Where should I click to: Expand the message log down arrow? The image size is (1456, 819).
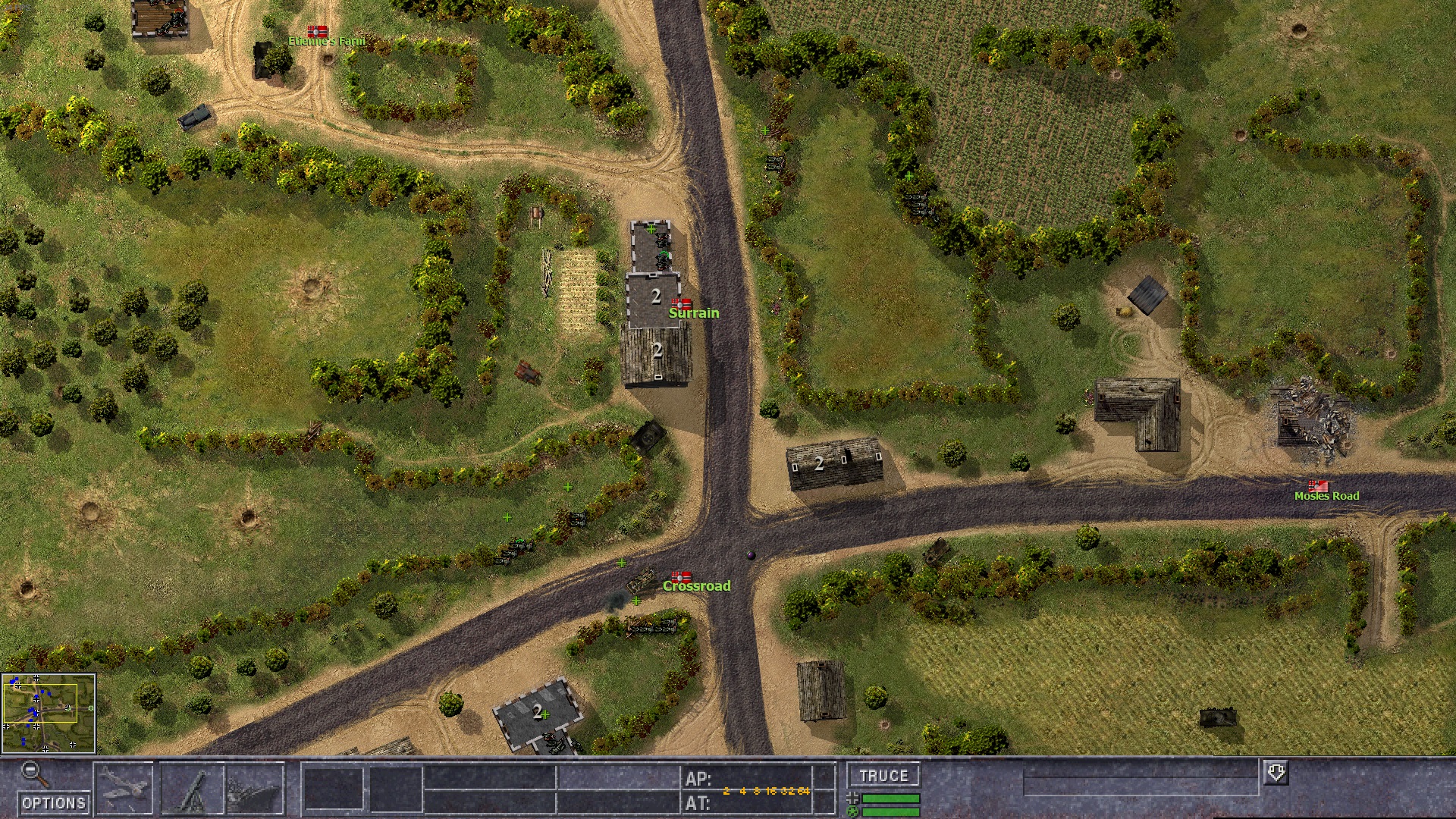(x=1276, y=773)
